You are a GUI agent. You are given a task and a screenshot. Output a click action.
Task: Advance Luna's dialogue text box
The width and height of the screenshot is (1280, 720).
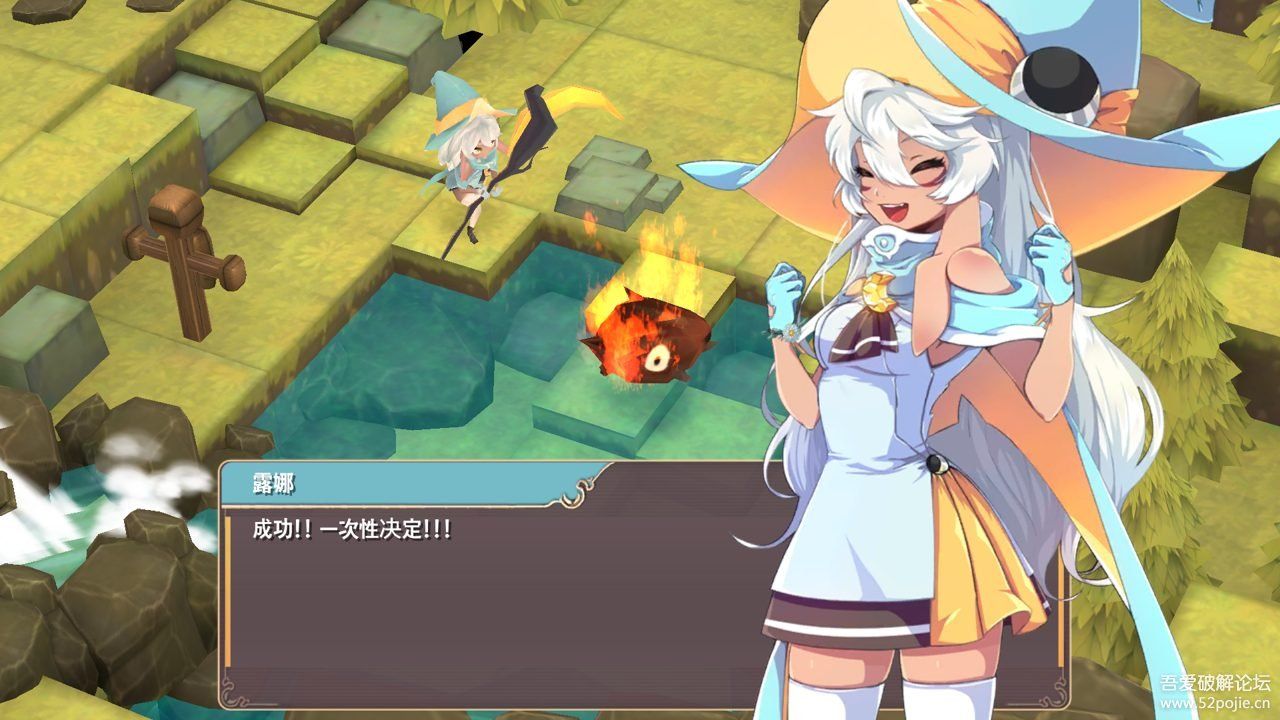click(500, 590)
